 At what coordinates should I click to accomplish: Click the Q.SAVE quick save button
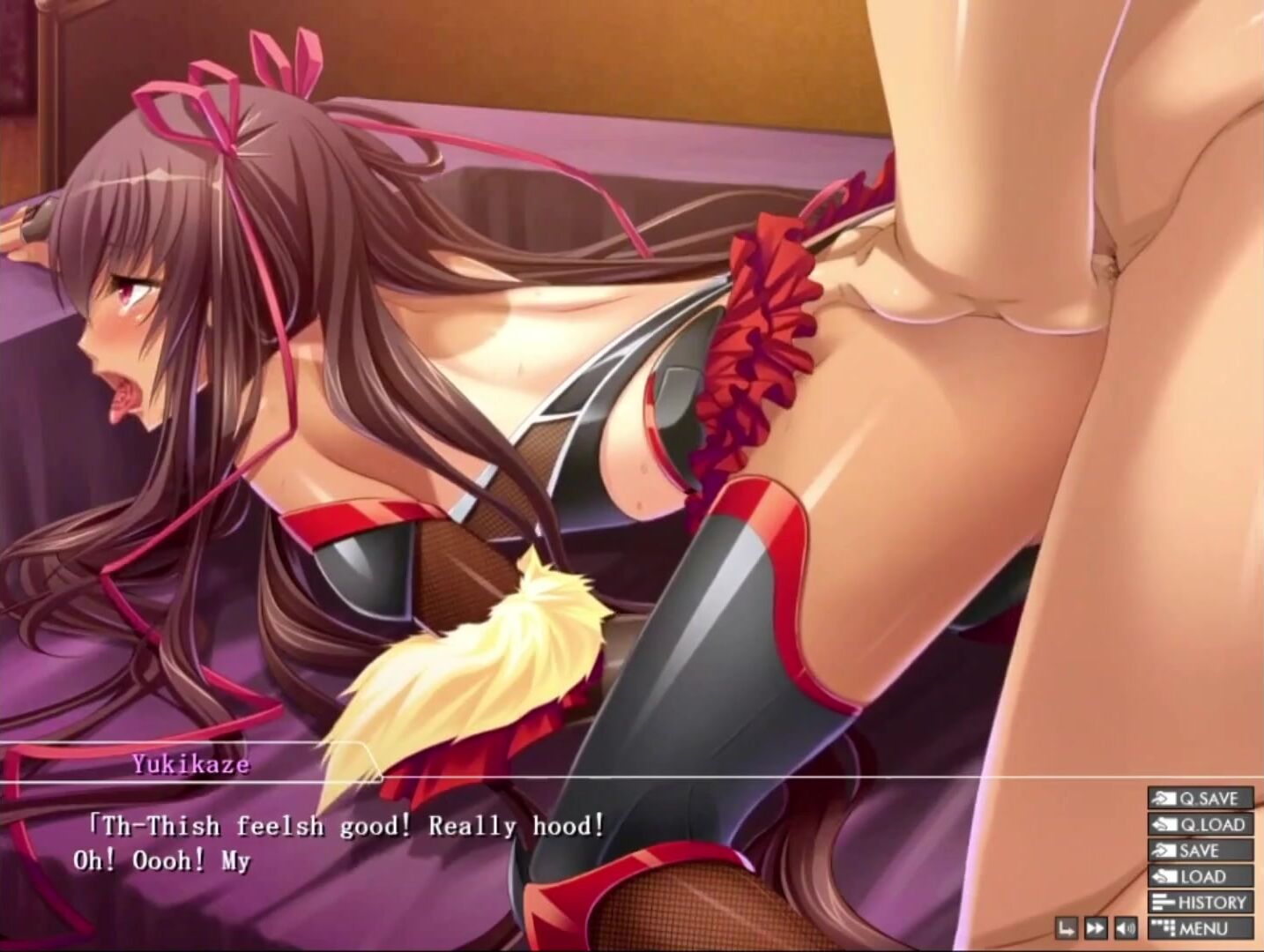tap(1200, 799)
